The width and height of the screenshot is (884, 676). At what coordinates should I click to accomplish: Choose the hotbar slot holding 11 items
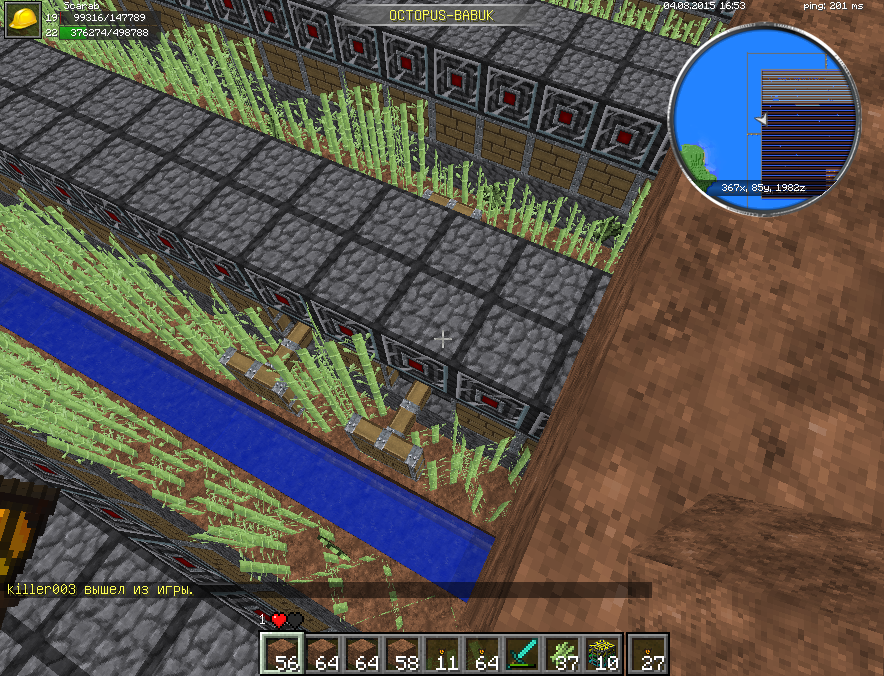442,653
